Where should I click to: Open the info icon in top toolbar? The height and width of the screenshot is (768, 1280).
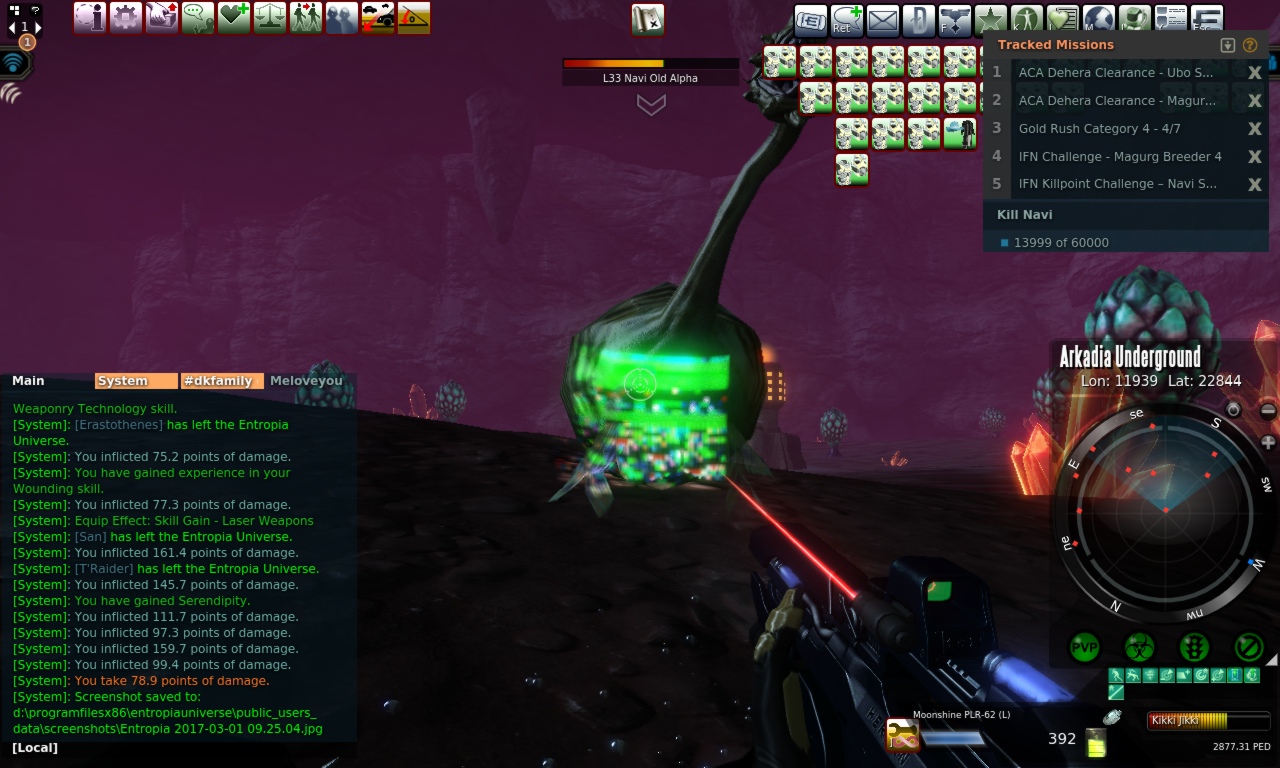[90, 17]
